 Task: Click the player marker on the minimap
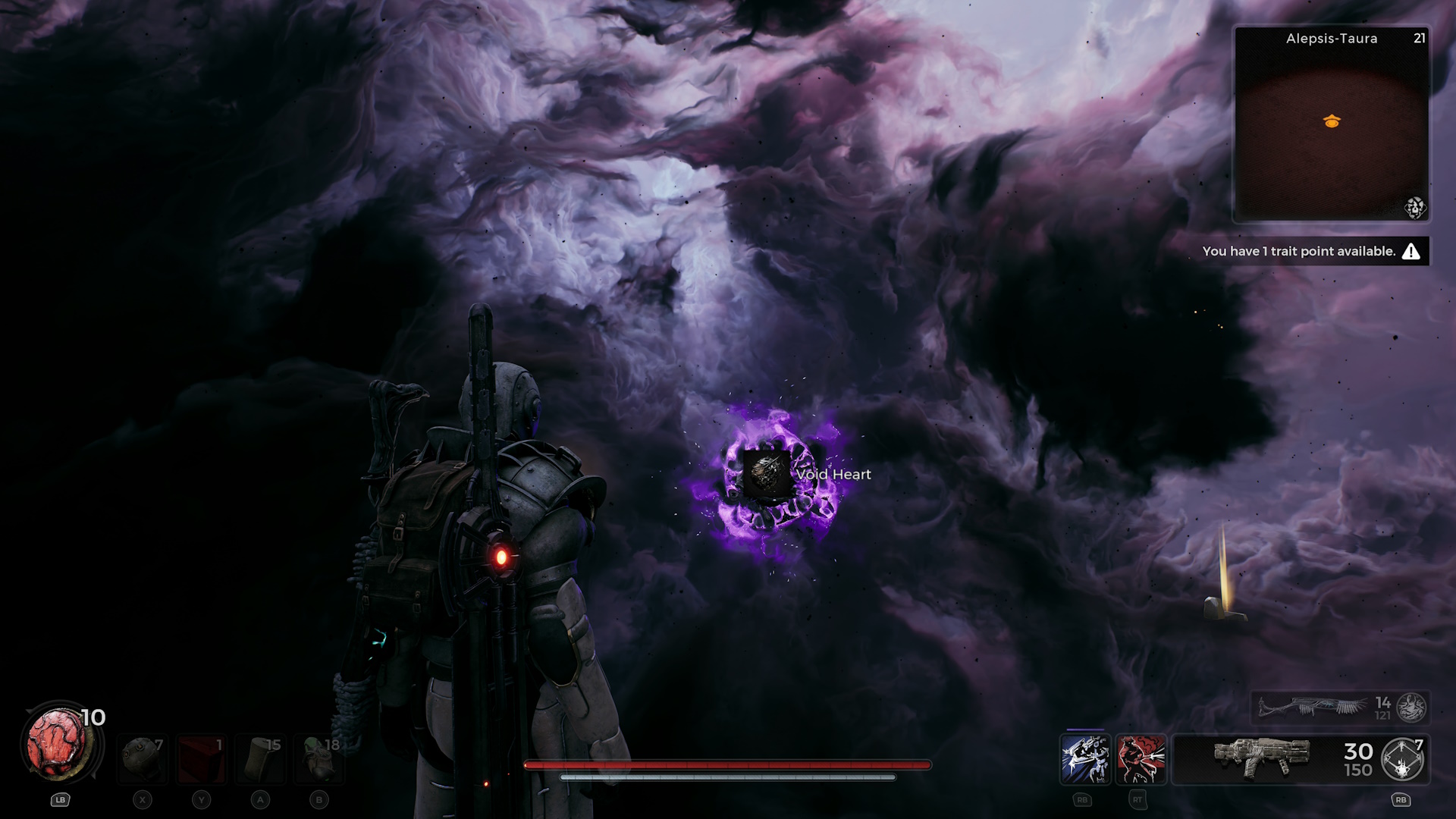[1332, 121]
